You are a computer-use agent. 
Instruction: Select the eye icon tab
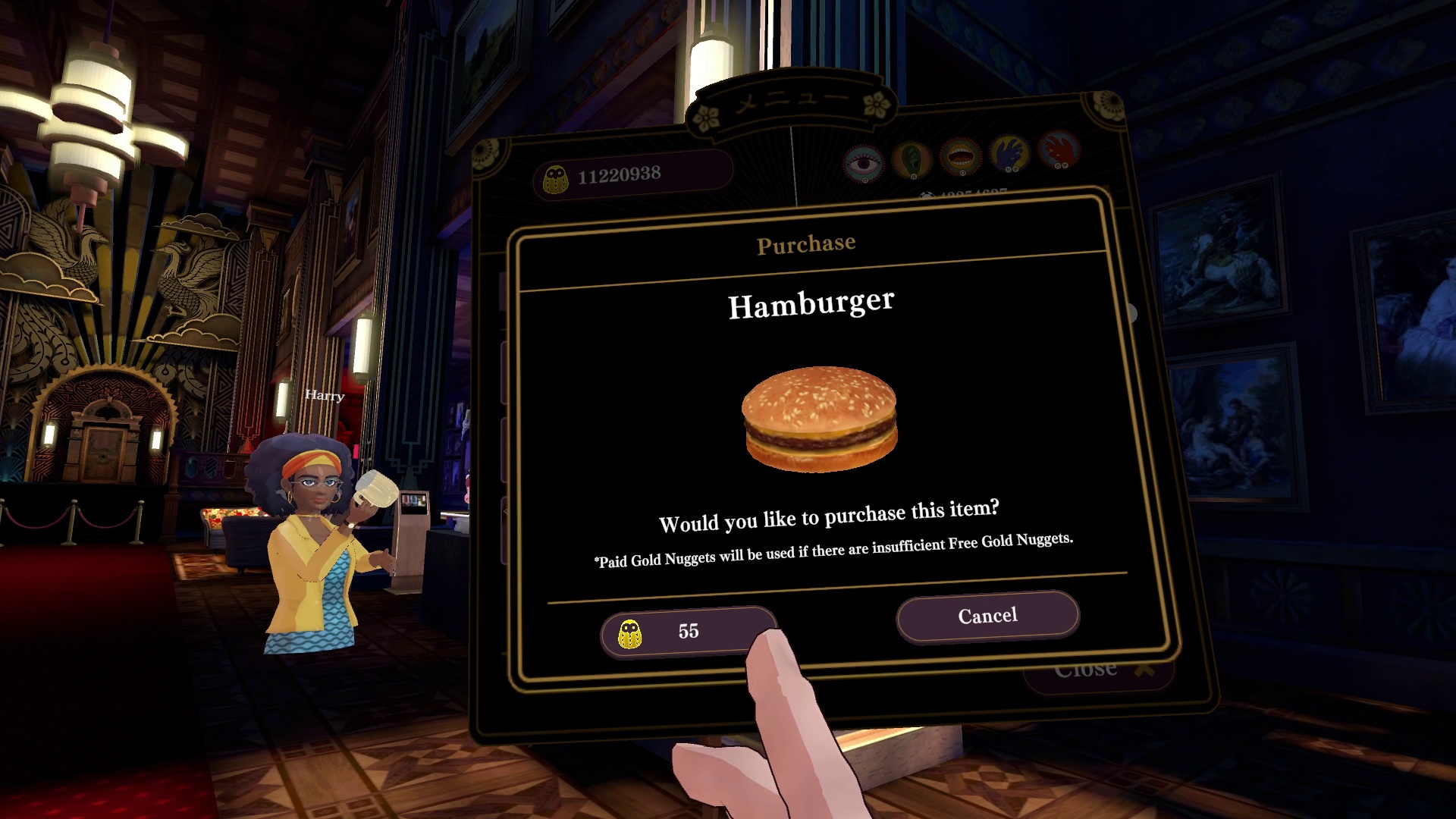coord(864,164)
